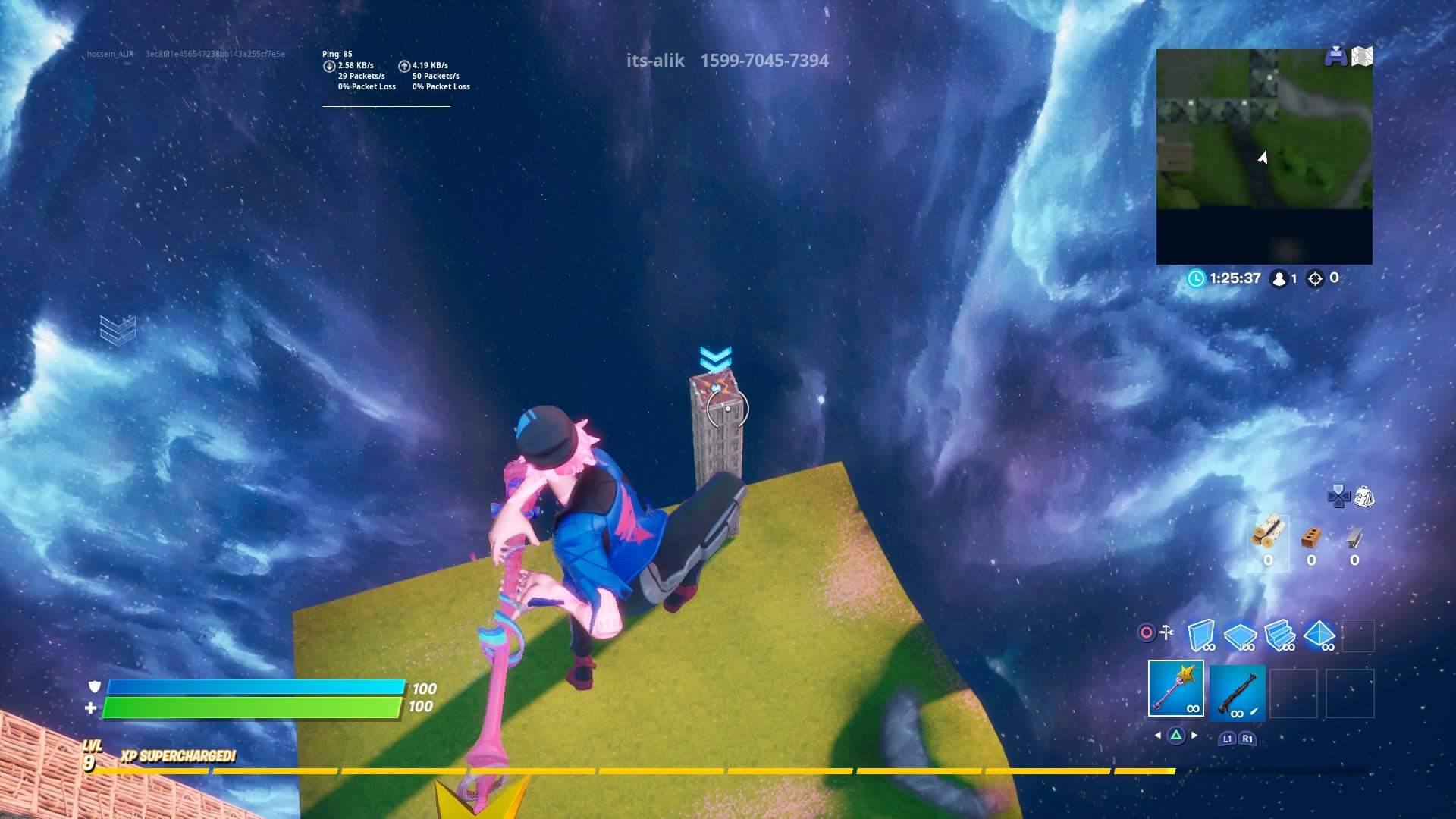The width and height of the screenshot is (1456, 819).
Task: Toggle the red target build mode indicator
Action: tap(1147, 631)
